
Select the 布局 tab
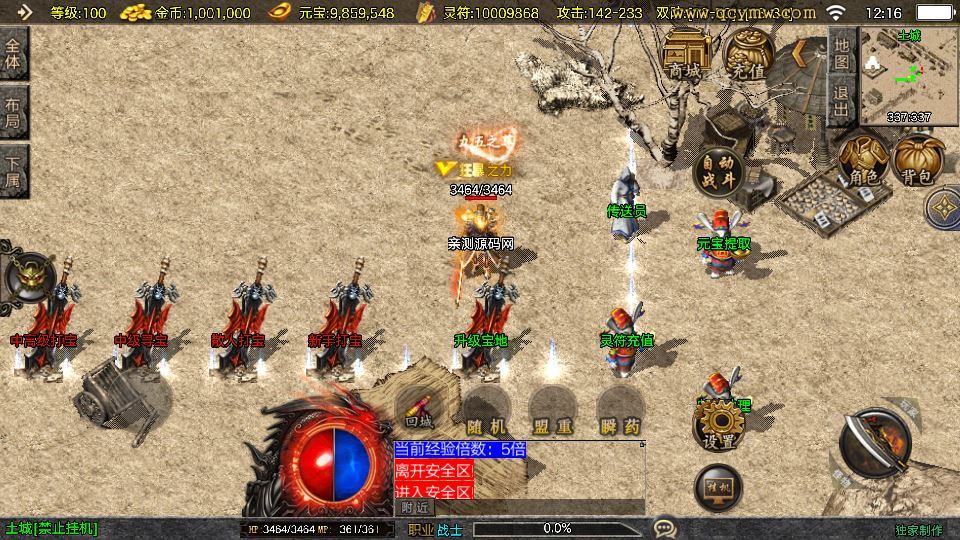click(x=13, y=113)
